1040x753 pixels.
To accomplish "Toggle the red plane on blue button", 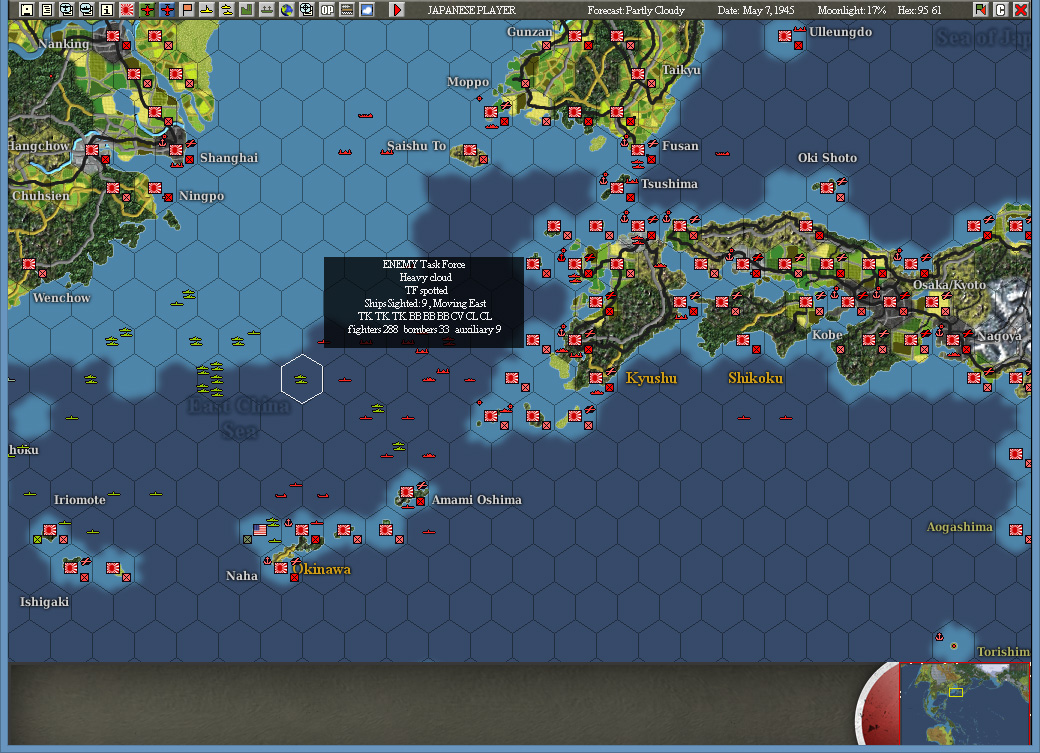I will [167, 9].
